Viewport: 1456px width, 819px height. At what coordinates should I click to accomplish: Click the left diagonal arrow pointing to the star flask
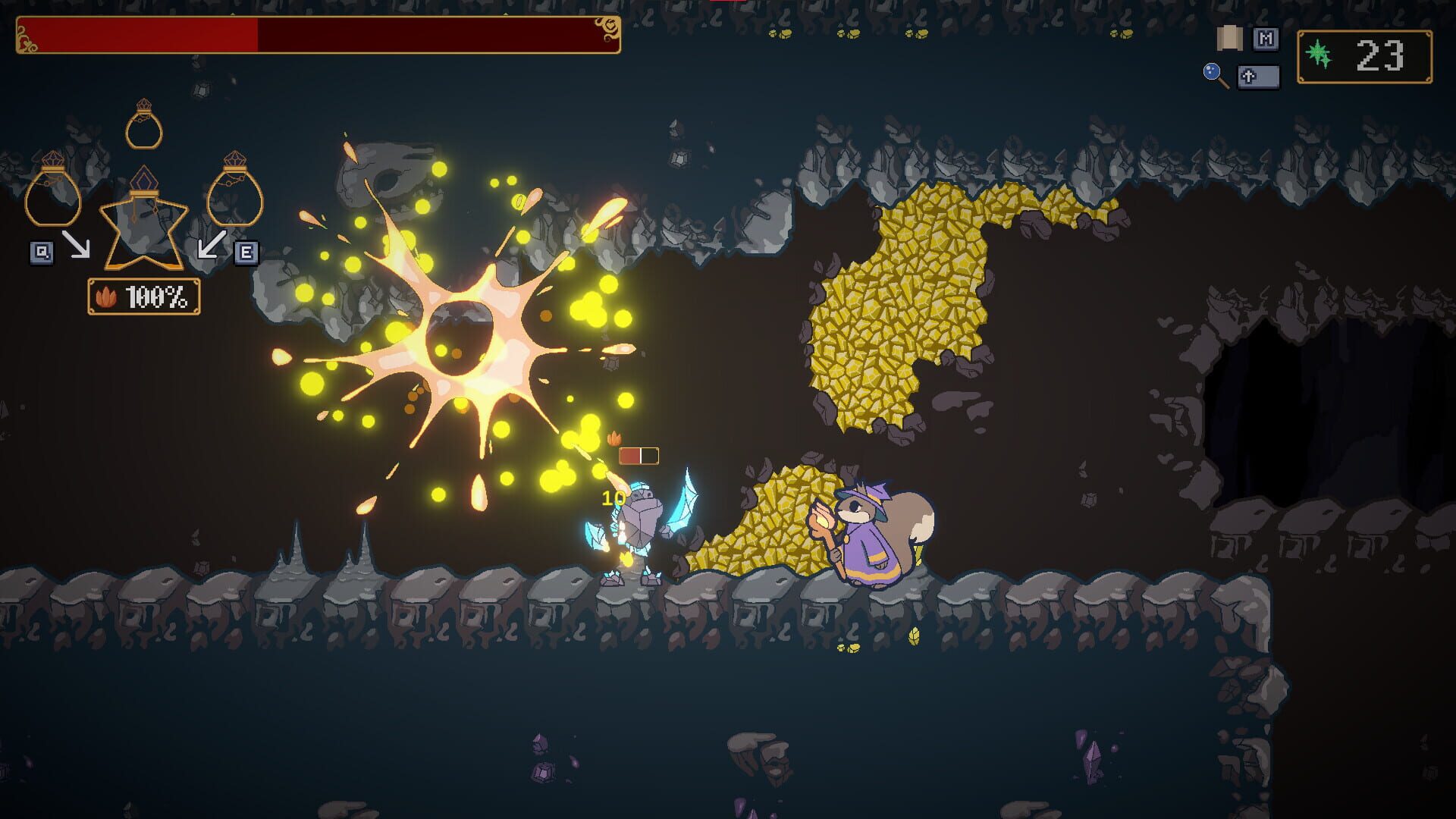(77, 243)
